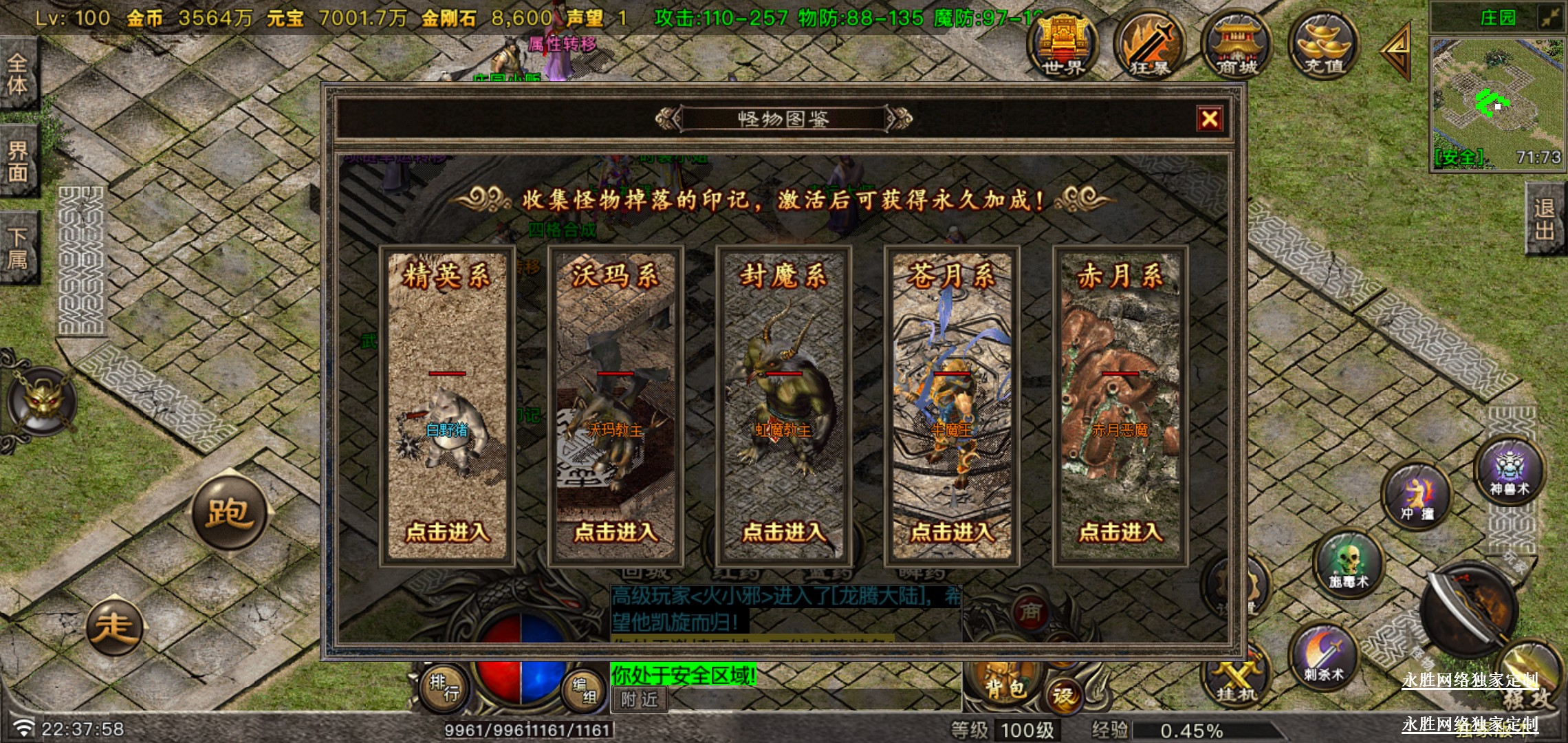Open the 庄园 minimap
This screenshot has height=743, width=1568.
click(1496, 102)
